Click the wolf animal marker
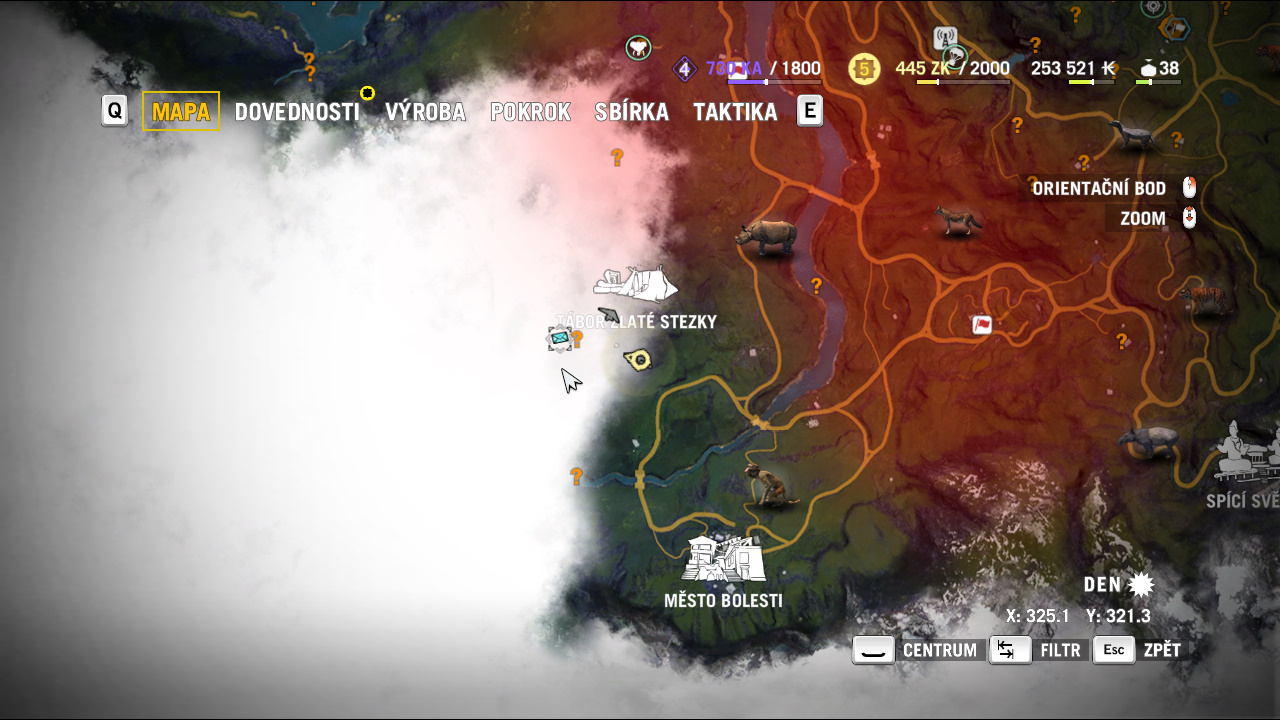 coord(957,220)
